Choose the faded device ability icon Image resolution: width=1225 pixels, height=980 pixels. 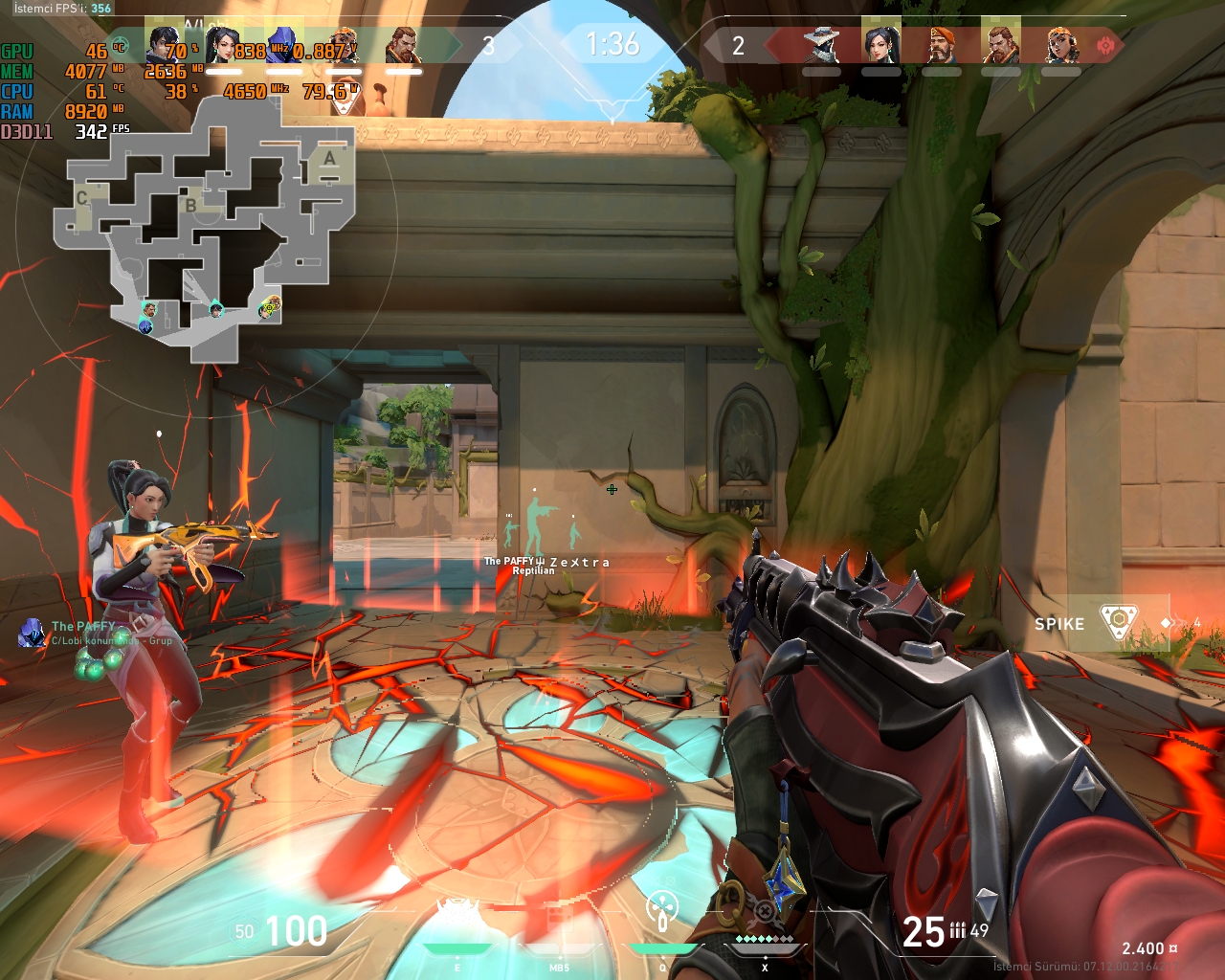click(x=560, y=919)
